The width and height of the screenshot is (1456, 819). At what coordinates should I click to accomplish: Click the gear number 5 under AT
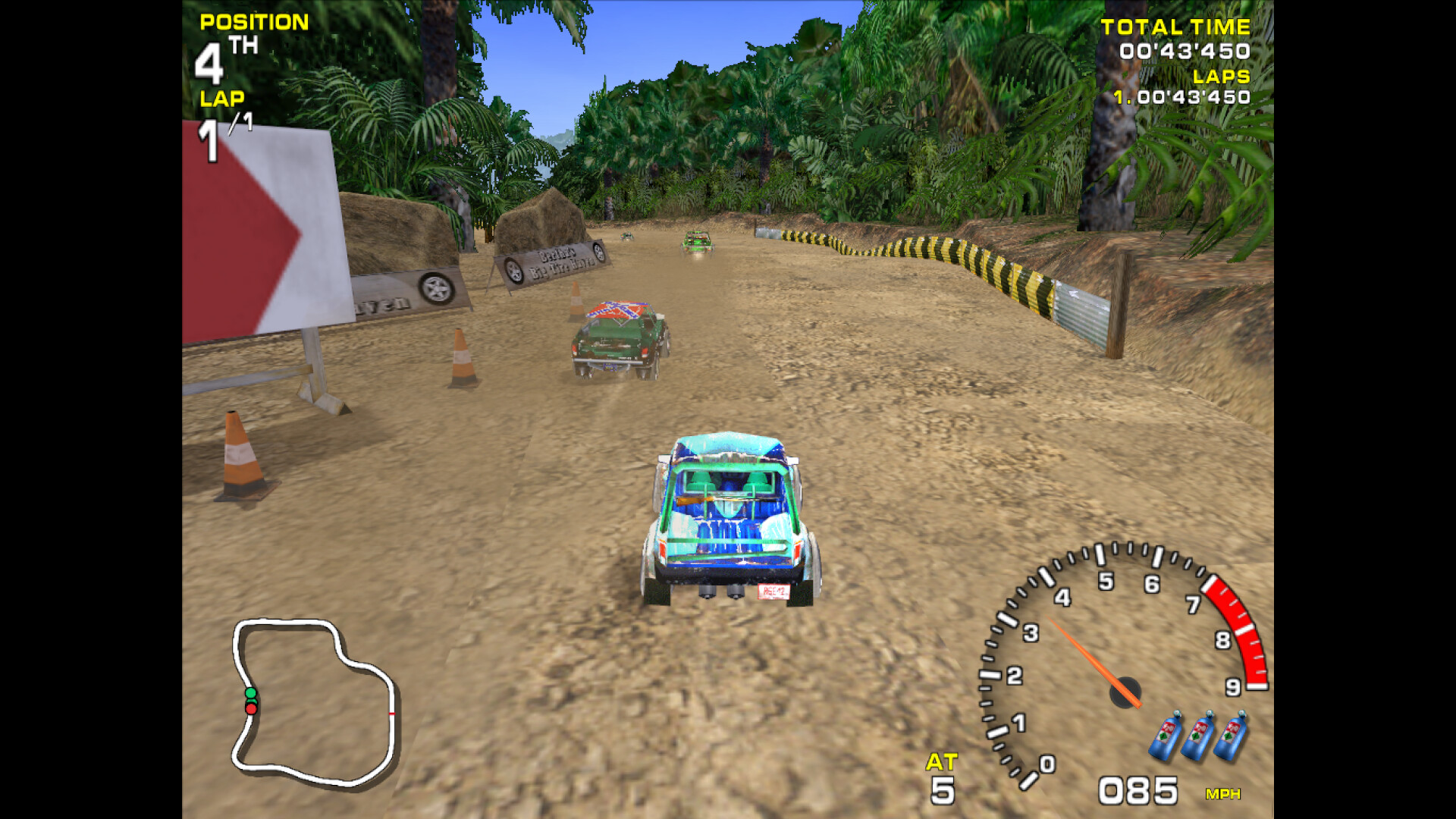click(x=942, y=789)
